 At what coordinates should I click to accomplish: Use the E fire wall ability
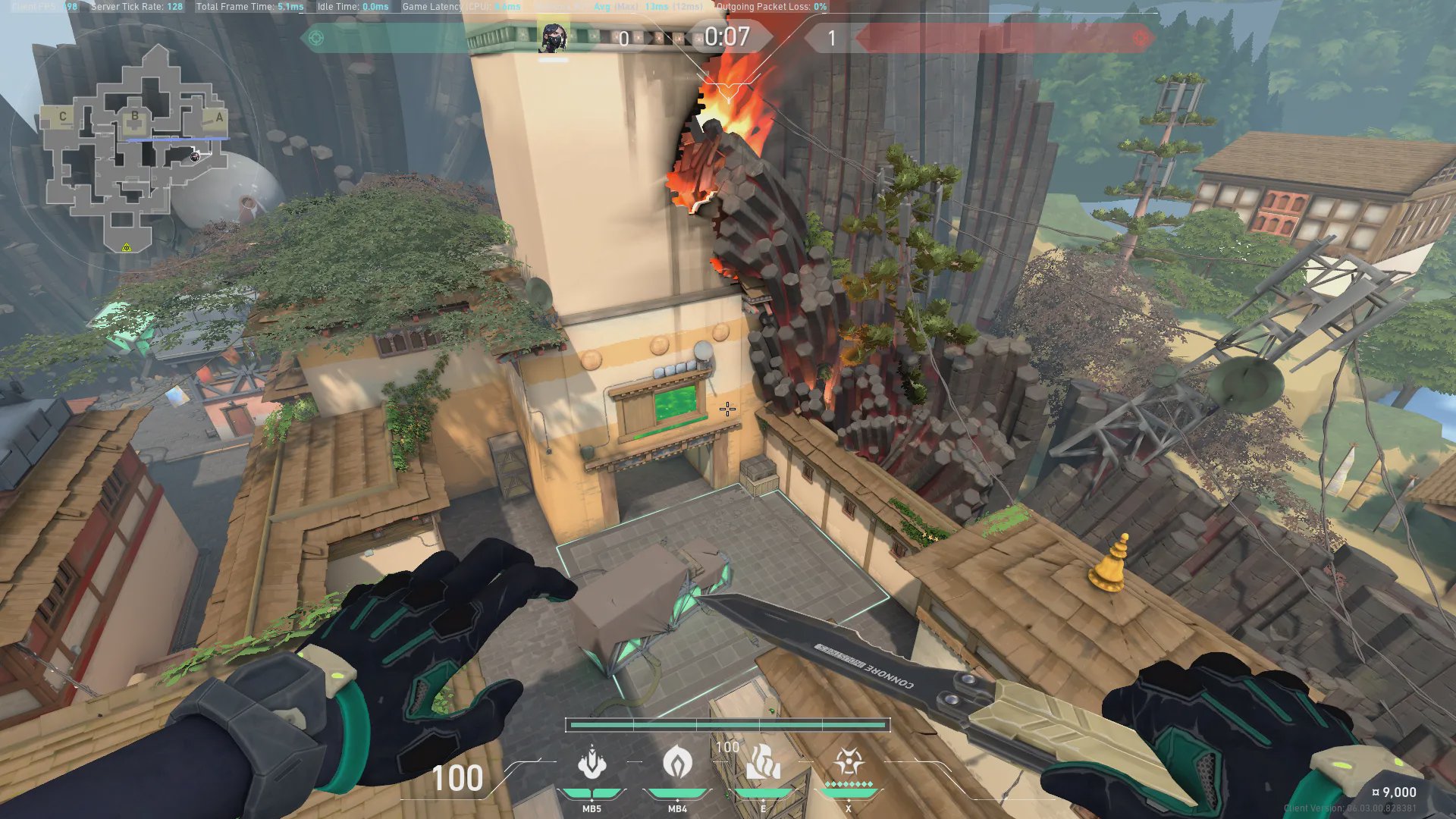point(763,762)
